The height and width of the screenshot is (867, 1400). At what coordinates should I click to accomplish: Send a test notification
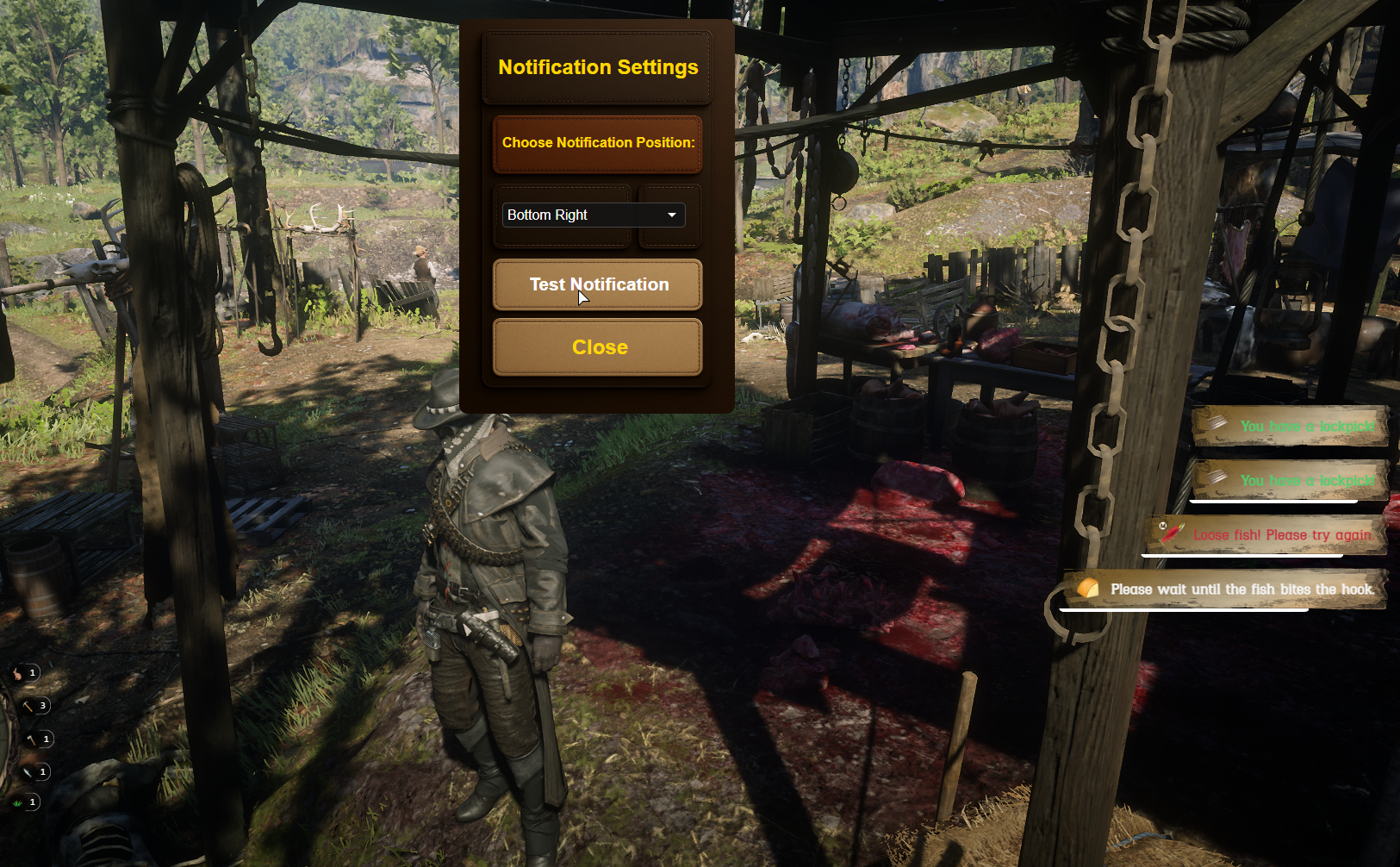click(598, 284)
